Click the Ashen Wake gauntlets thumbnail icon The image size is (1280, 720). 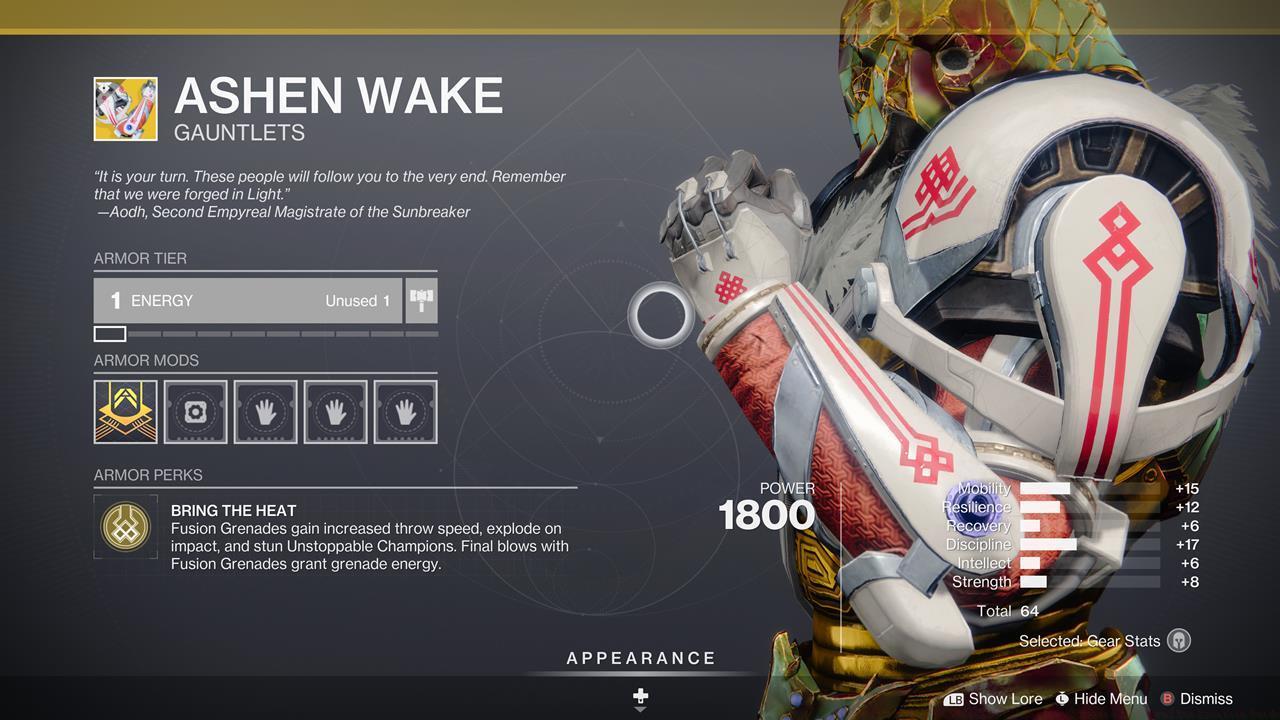click(125, 107)
